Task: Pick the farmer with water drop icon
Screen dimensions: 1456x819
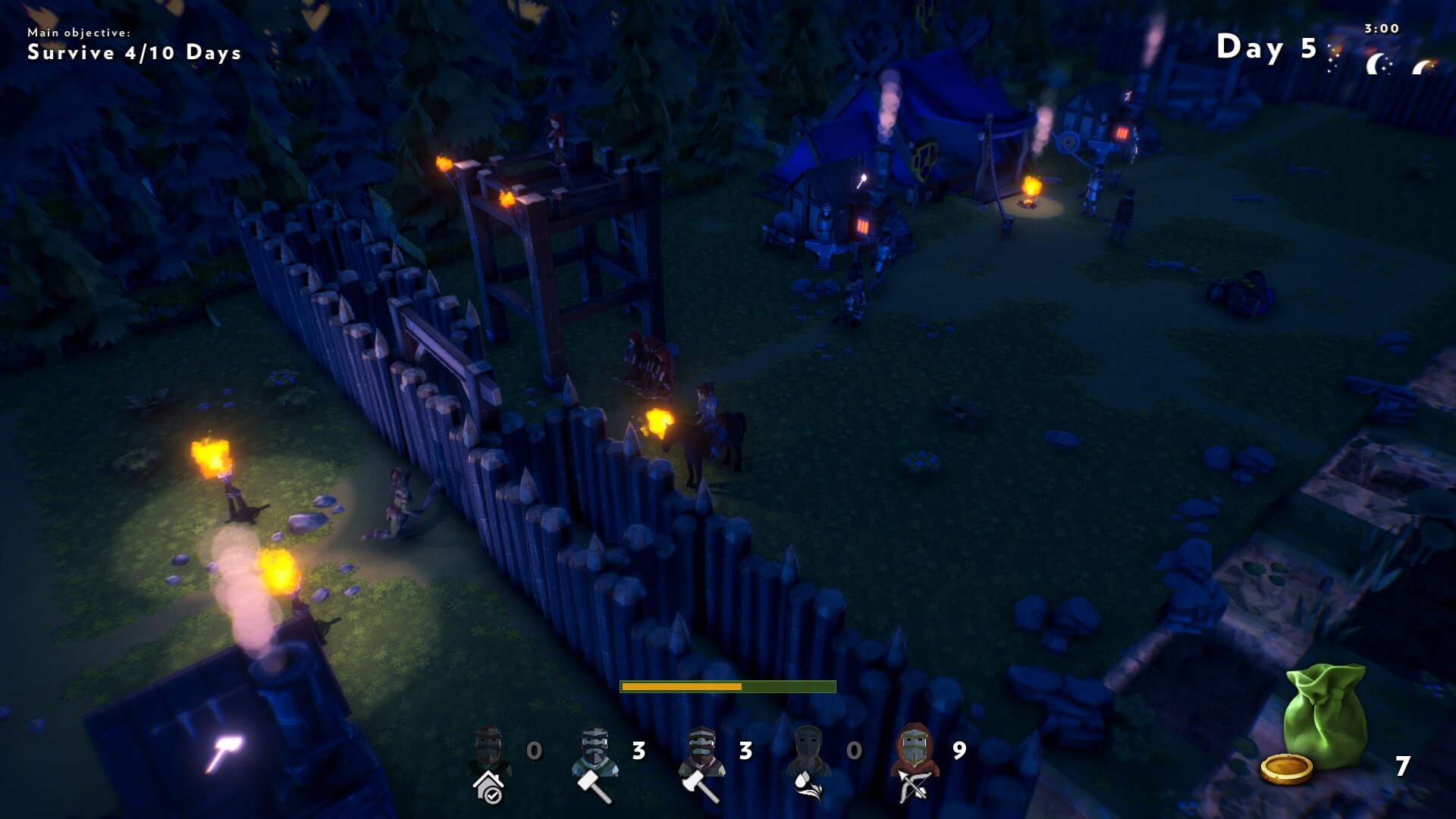Action: [x=809, y=762]
